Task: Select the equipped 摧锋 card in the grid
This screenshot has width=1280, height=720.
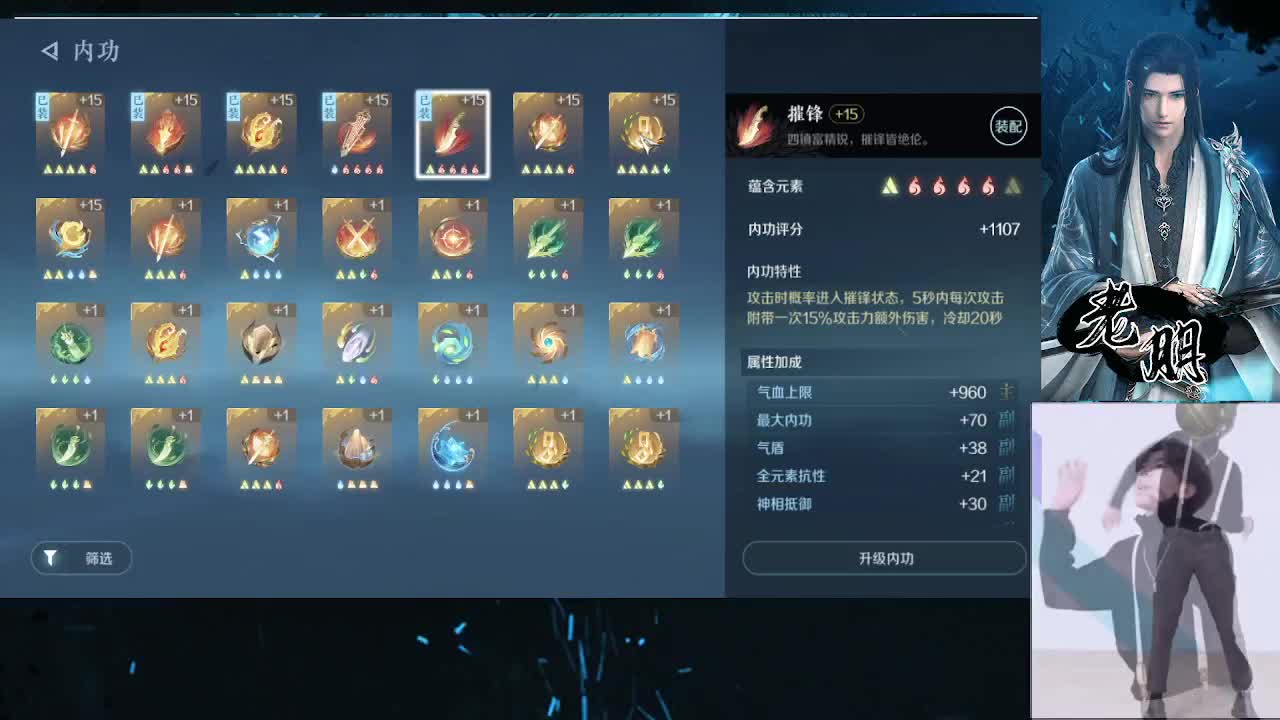Action: [452, 133]
